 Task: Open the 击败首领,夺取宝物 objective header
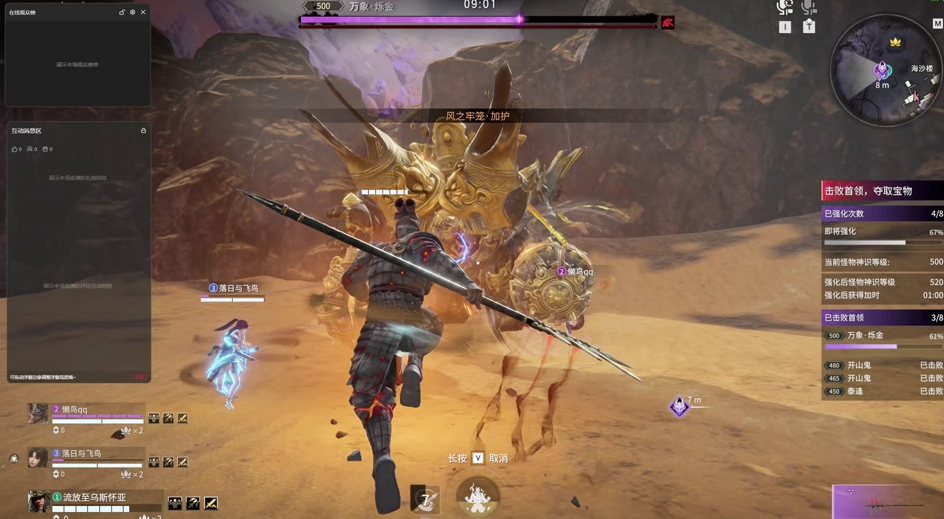pos(881,191)
